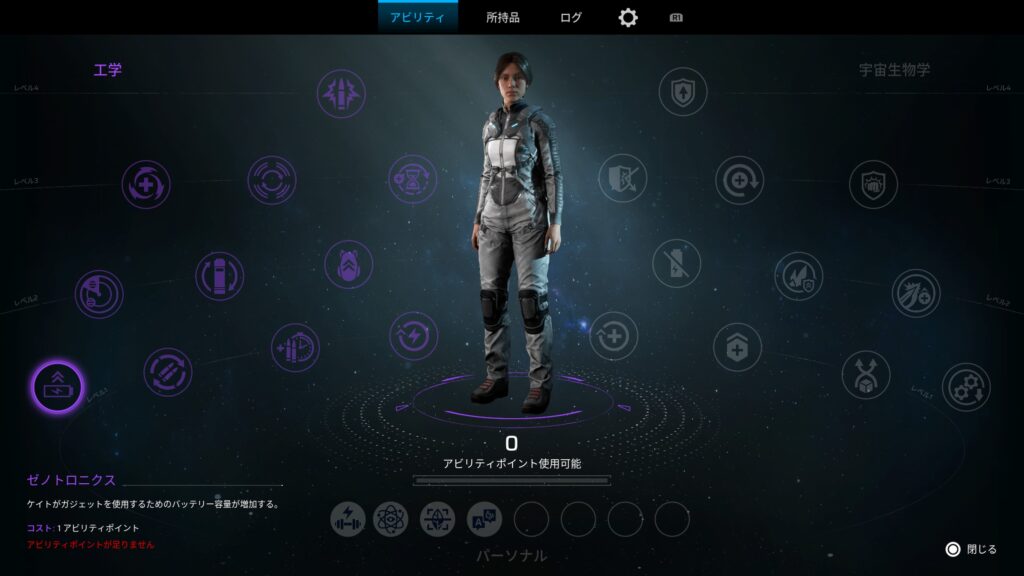Viewport: 1024px width, 576px height.
Task: Select the highlighted battery Xenotronics ability
Action: pyautogui.click(x=57, y=386)
